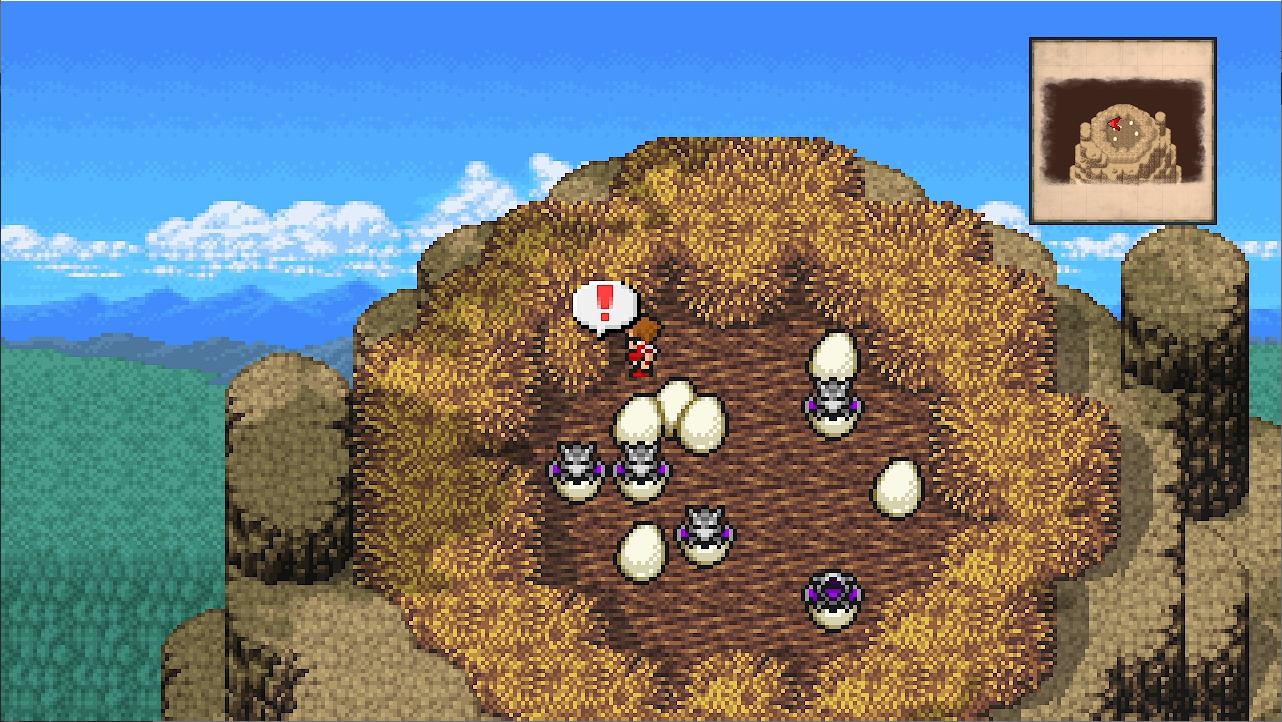Click the lone white egg near the right grass edge
Image resolution: width=1282 pixels, height=722 pixels.
click(898, 489)
